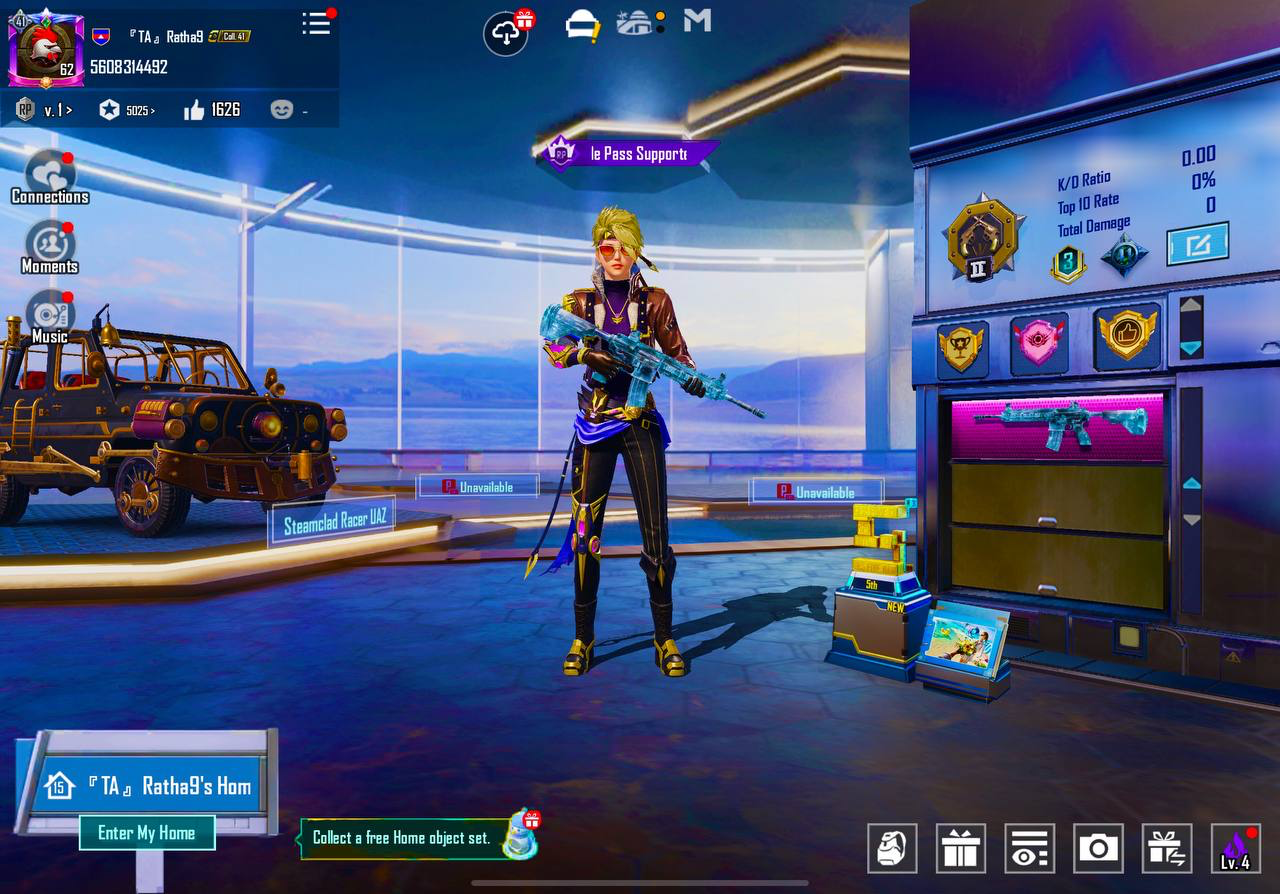Screen dimensions: 1280x894
Task: Open the Easter Island head icon
Action: [x=892, y=848]
